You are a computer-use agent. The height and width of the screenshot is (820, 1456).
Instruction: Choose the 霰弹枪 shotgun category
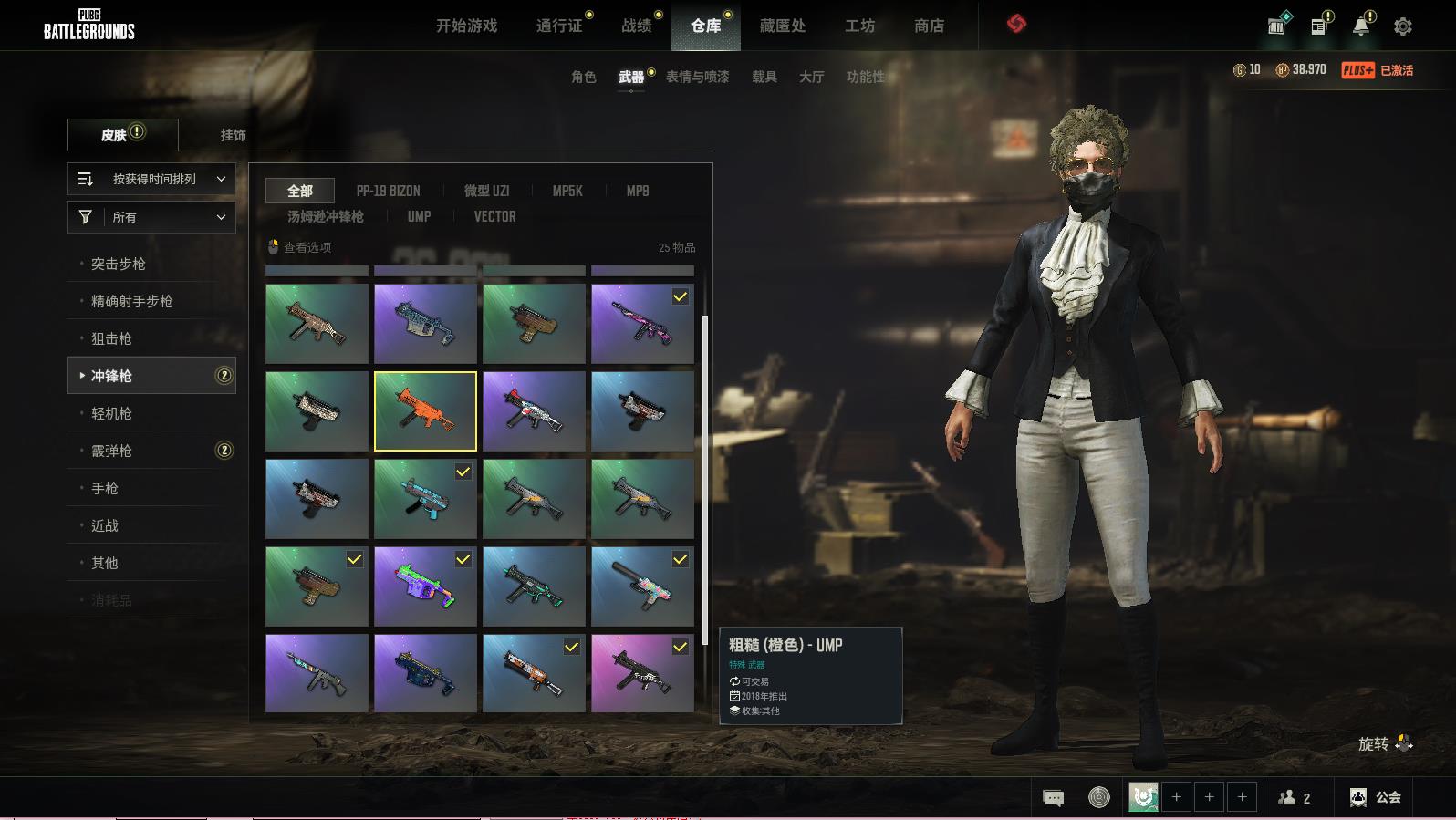point(111,451)
